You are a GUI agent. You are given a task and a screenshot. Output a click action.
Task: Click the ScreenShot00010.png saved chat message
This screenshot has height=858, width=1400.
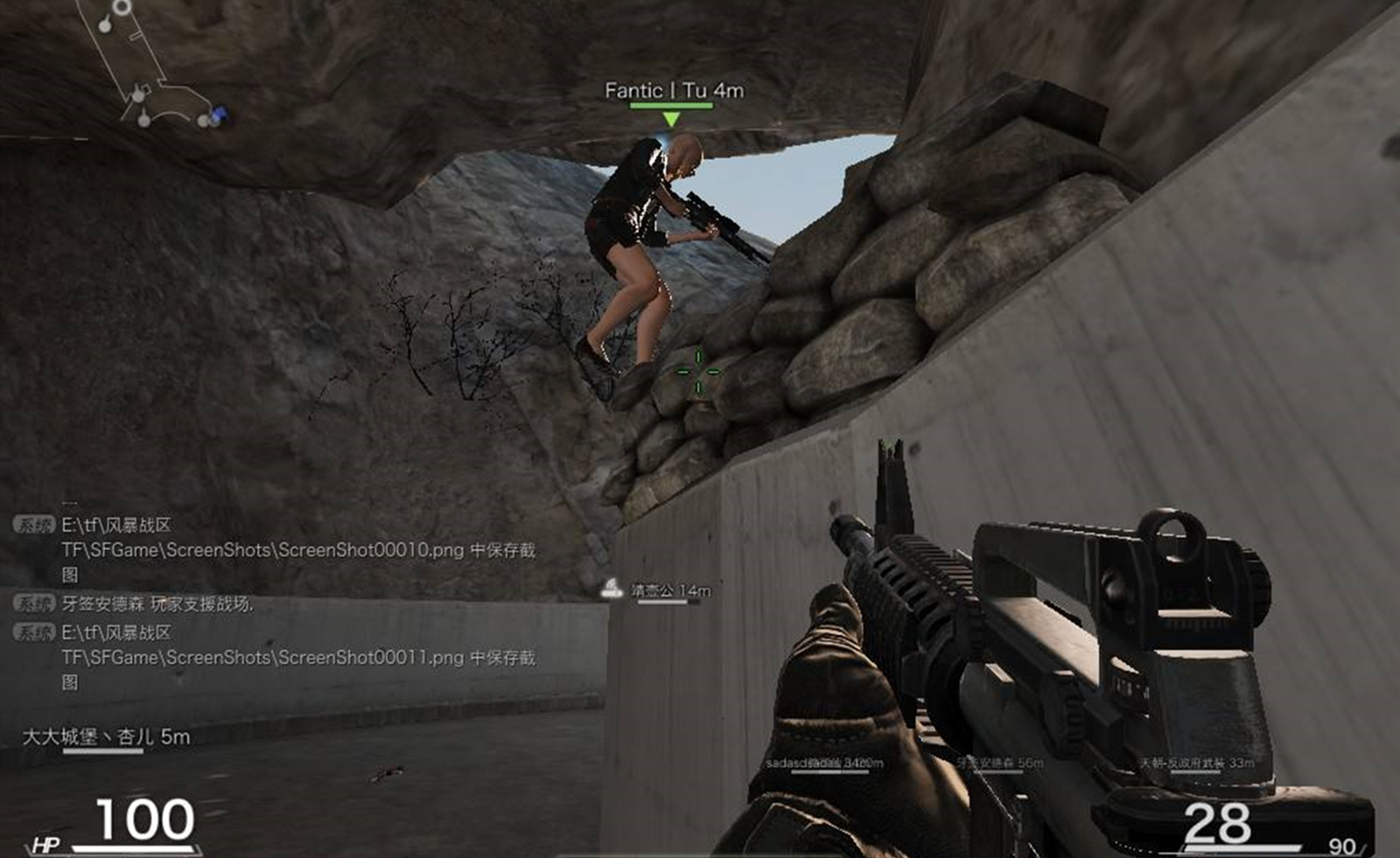click(x=297, y=549)
